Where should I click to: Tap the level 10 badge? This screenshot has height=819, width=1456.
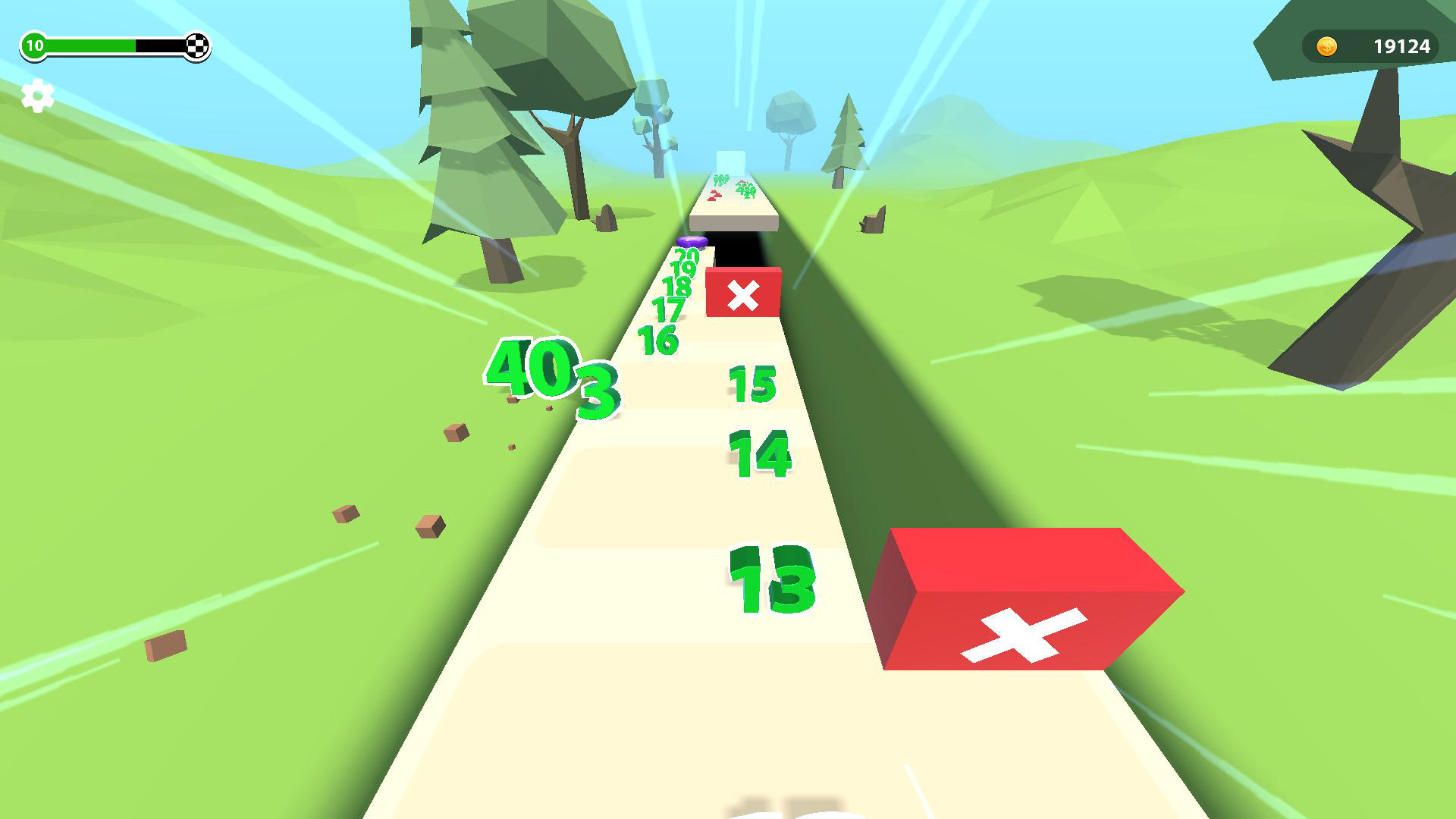33,45
